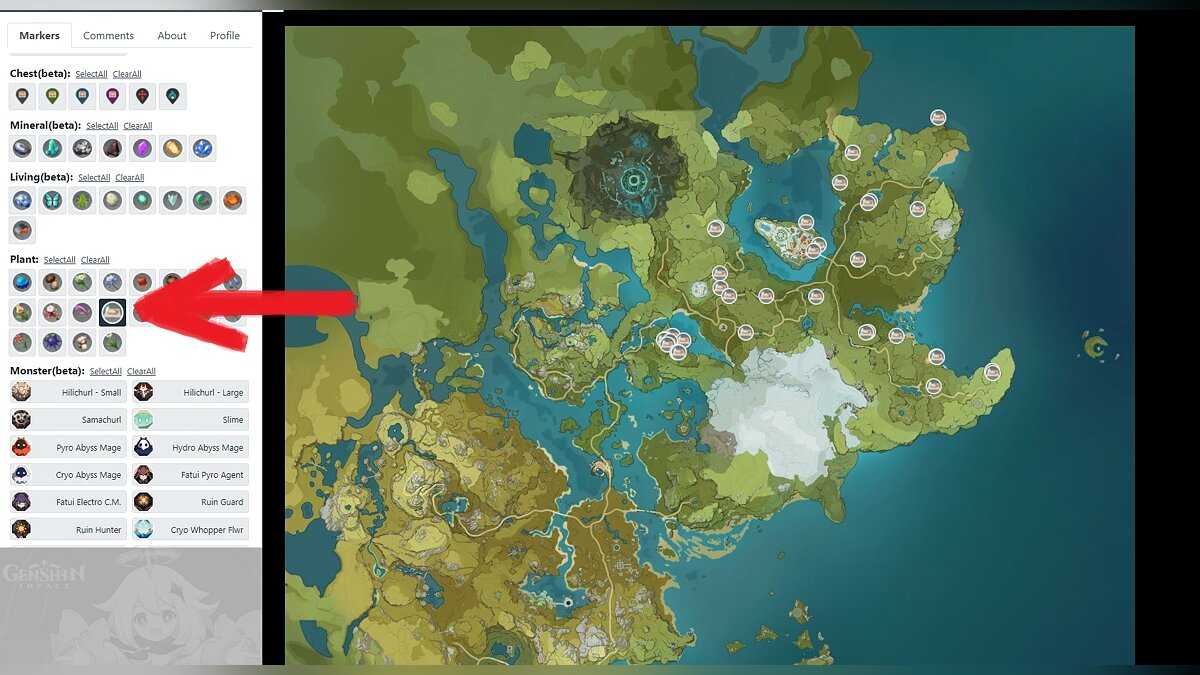1200x675 pixels.
Task: Enable the Ruin Guard filter
Action: 190,502
